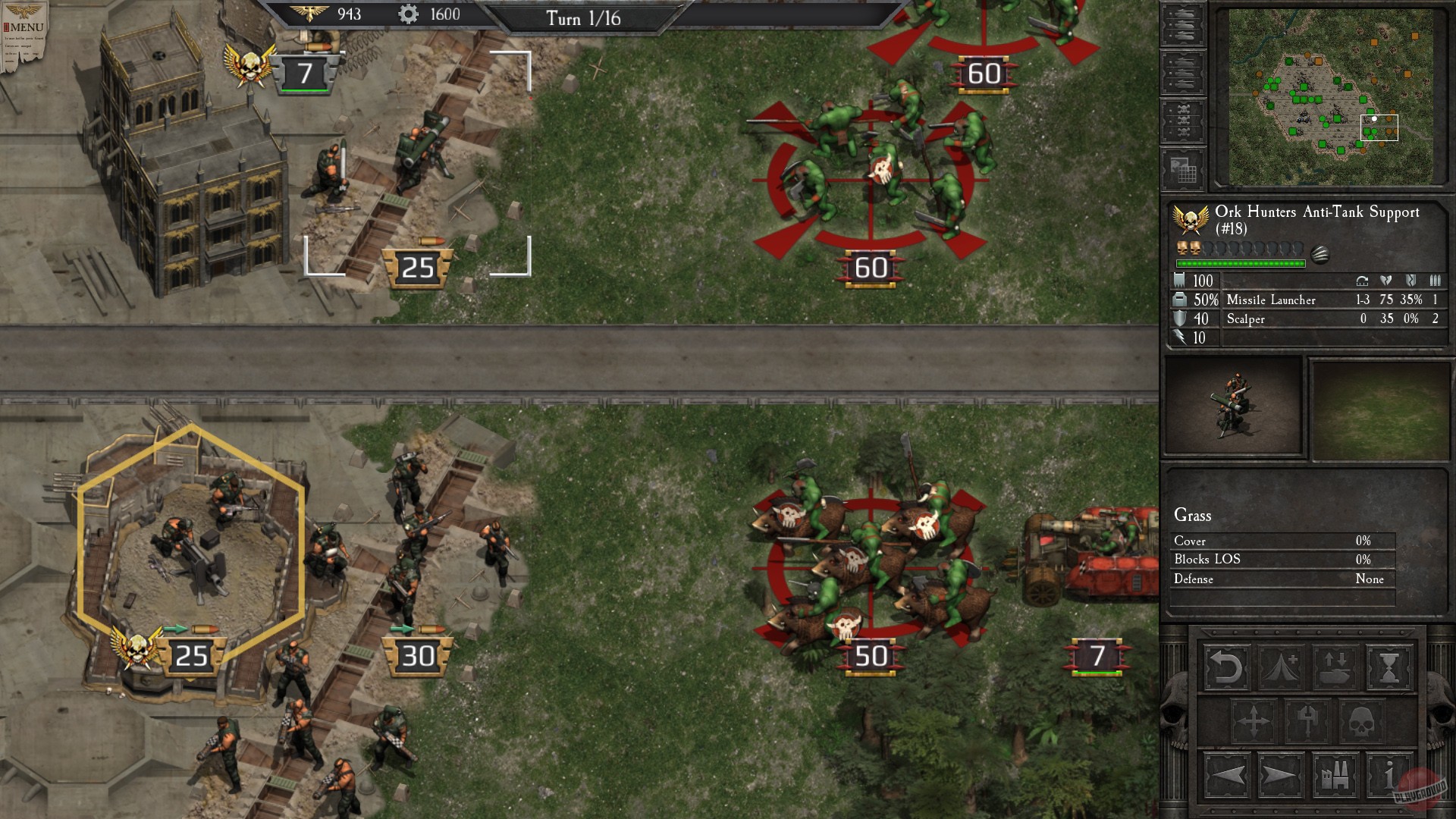The height and width of the screenshot is (819, 1456).
Task: Skip unit's turn using the hourglass icon
Action: point(1389,669)
